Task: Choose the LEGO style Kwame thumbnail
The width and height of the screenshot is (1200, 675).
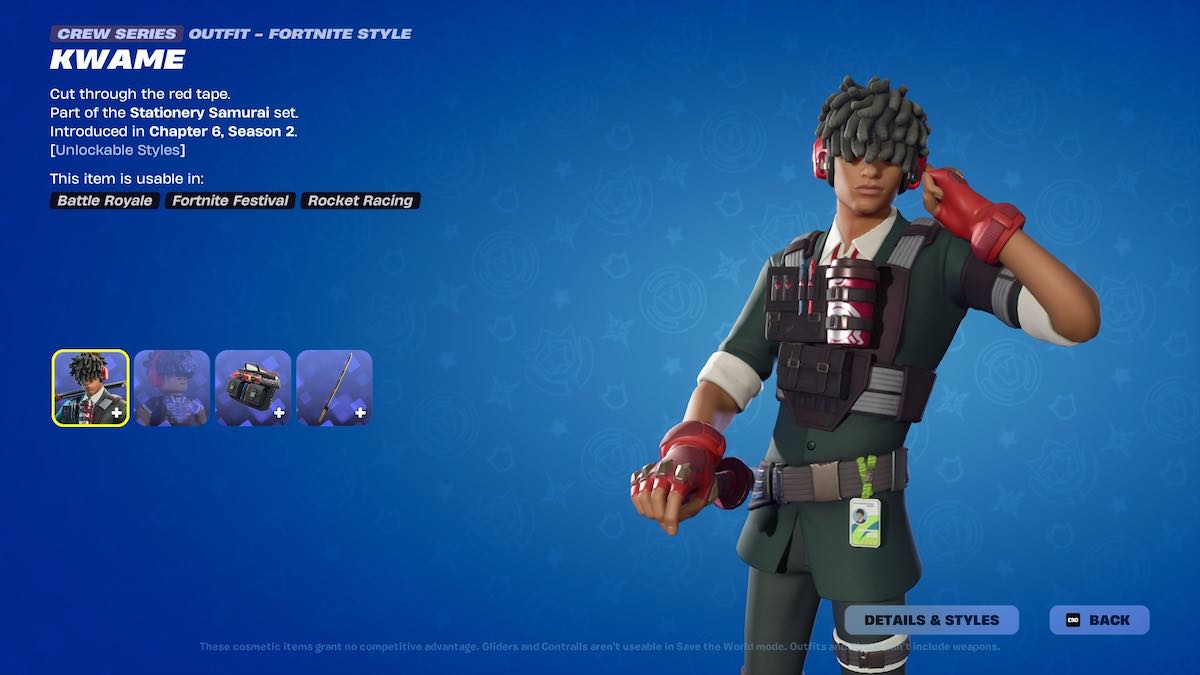Action: (172, 388)
